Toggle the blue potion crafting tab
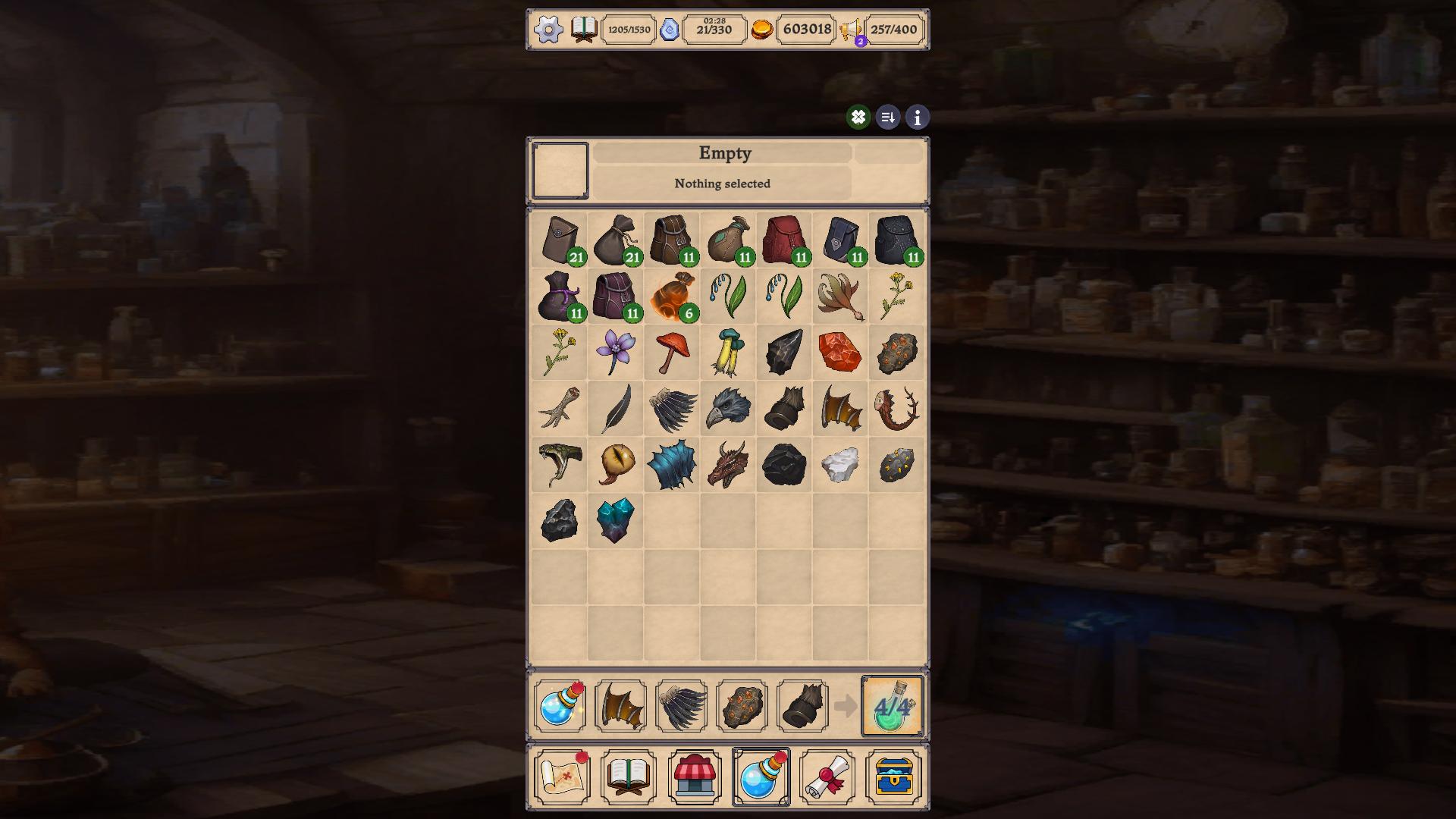 point(761,775)
